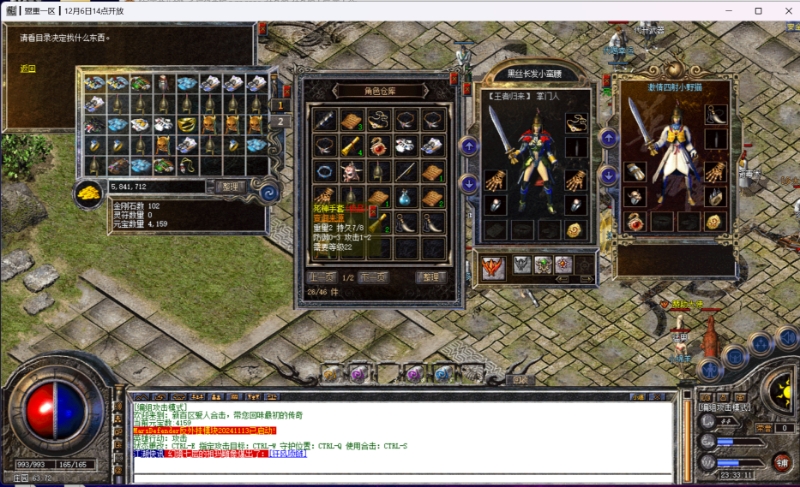The image size is (800, 487).
Task: Select the necklace slot on the left character
Action: 575,124
